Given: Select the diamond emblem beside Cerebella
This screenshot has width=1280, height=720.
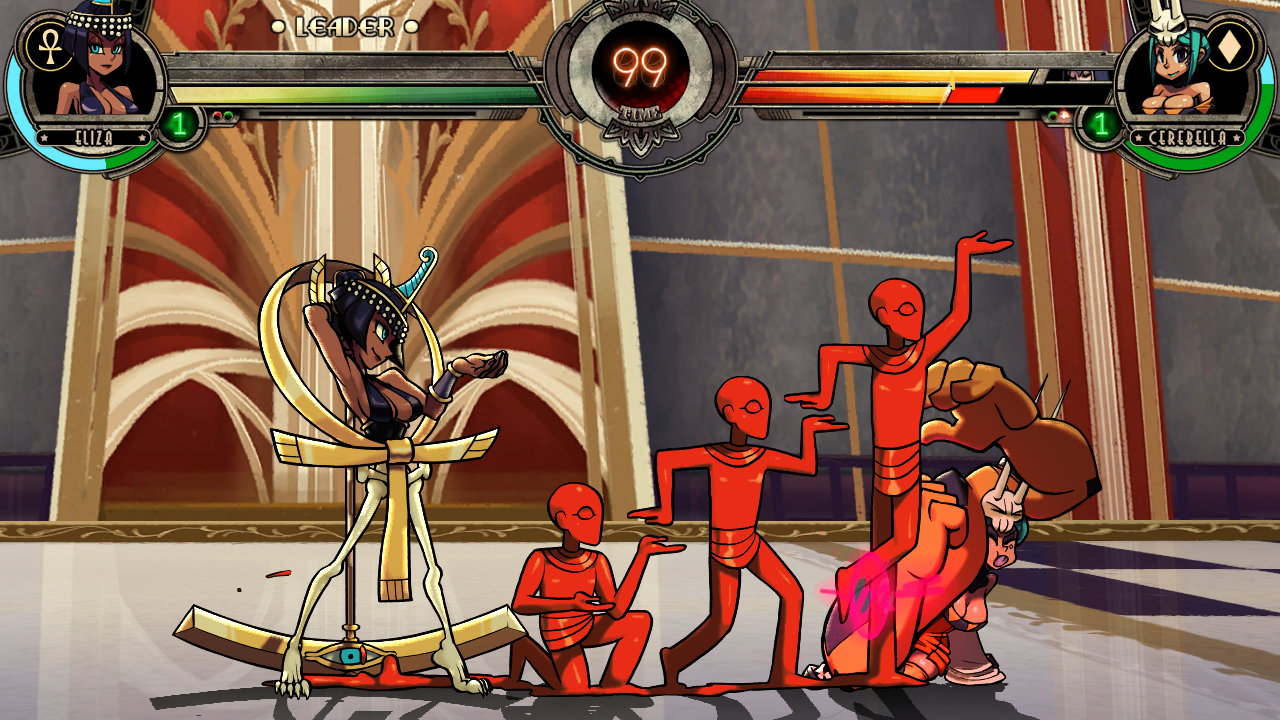Looking at the screenshot, I should [x=1229, y=46].
